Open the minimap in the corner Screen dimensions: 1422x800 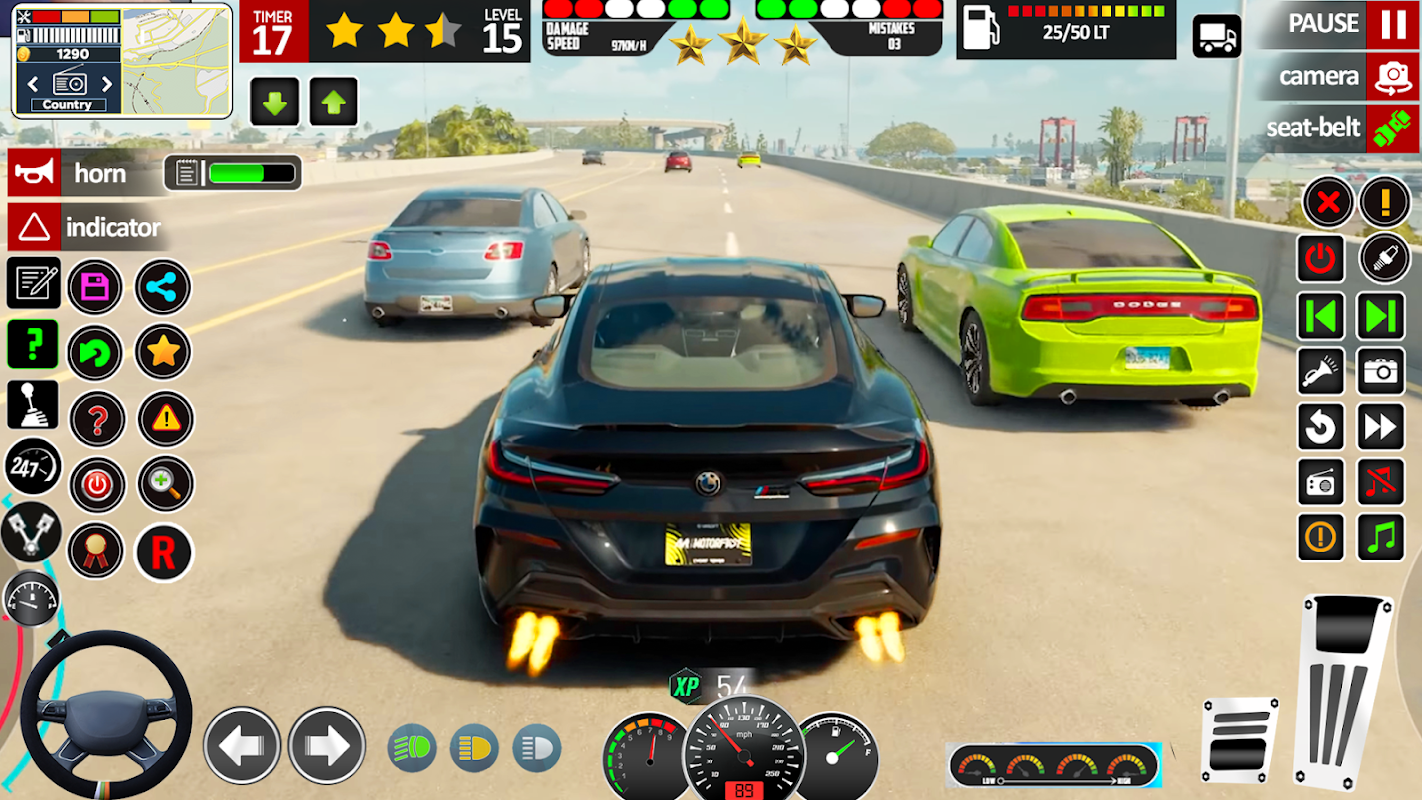(x=176, y=60)
